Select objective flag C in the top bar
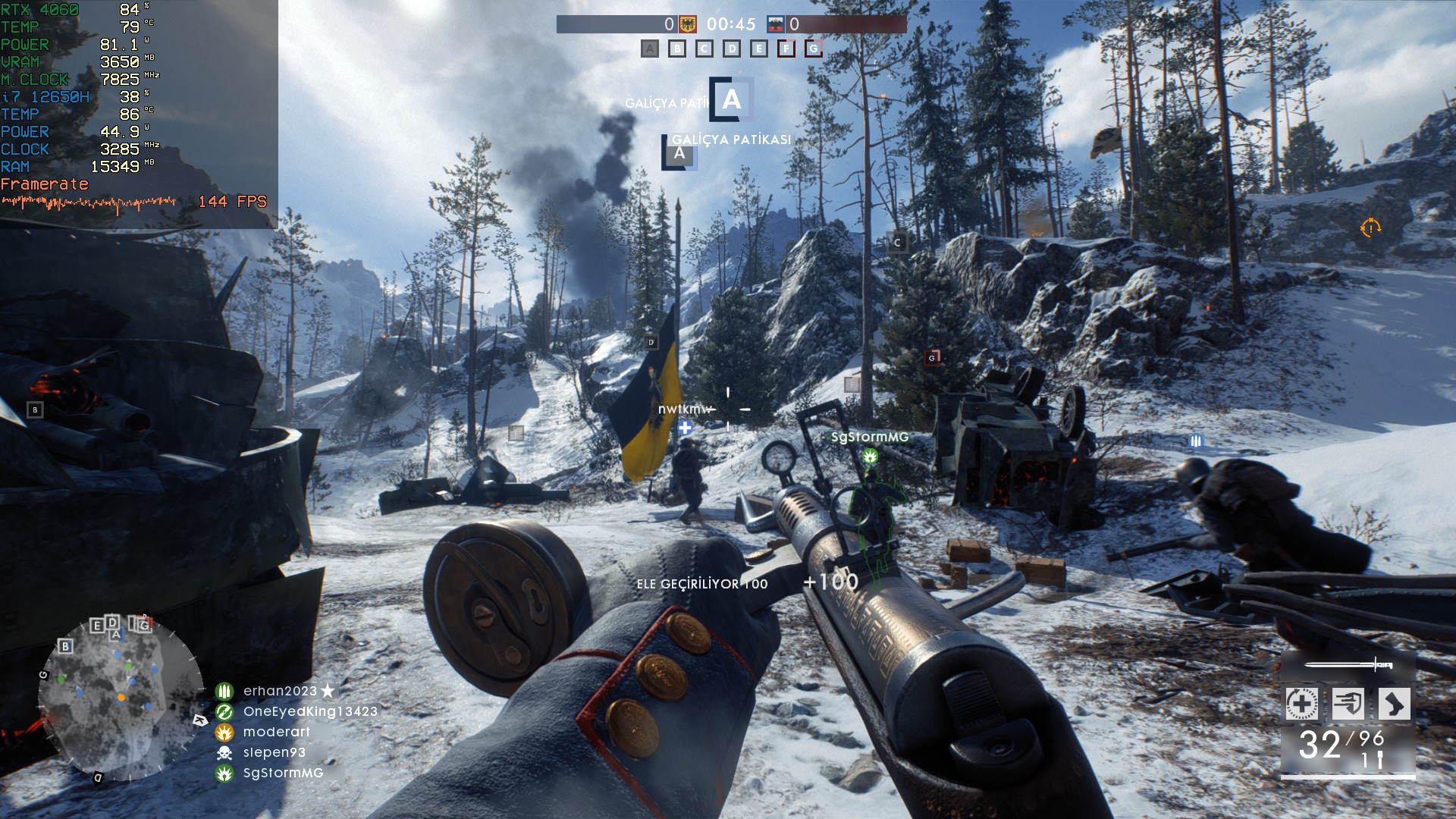Image resolution: width=1456 pixels, height=819 pixels. pos(704,49)
